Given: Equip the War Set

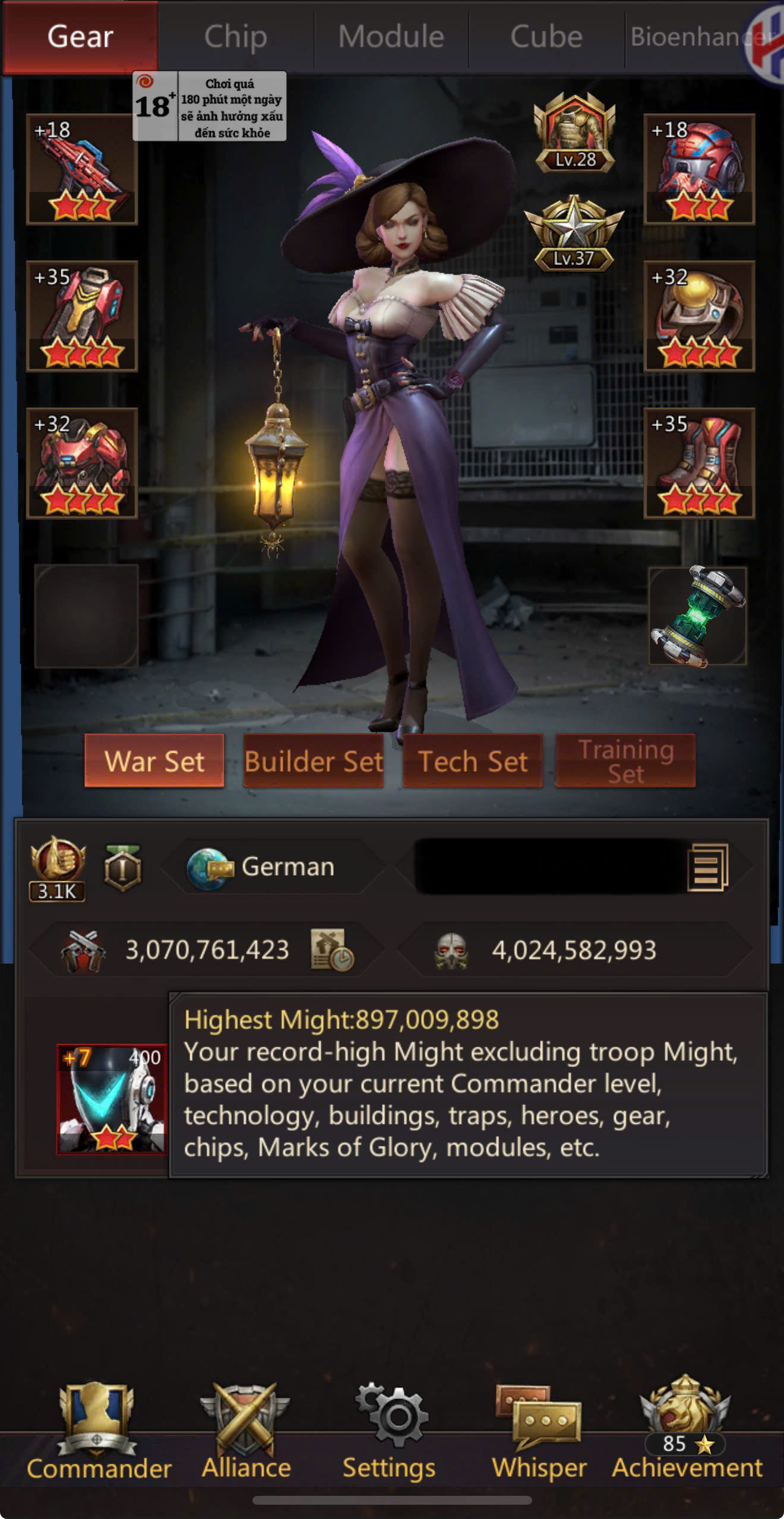Looking at the screenshot, I should click(154, 761).
